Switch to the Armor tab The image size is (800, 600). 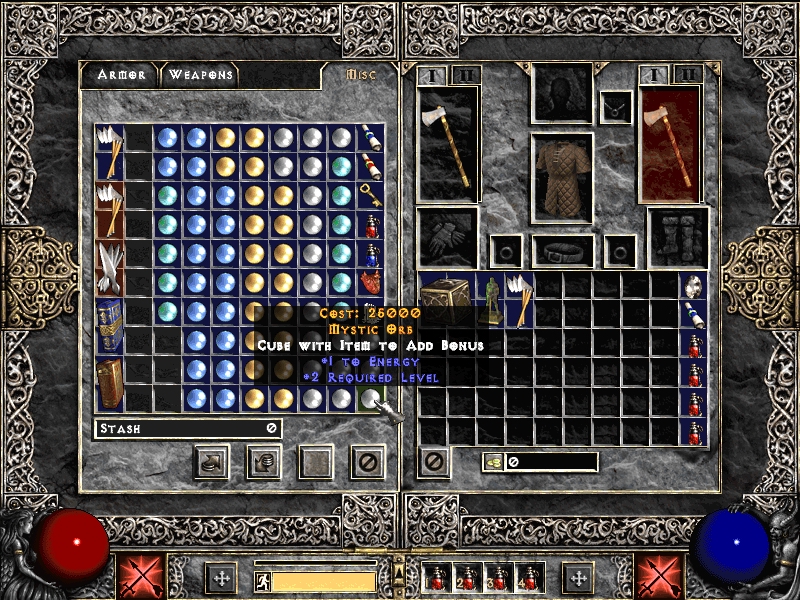121,75
